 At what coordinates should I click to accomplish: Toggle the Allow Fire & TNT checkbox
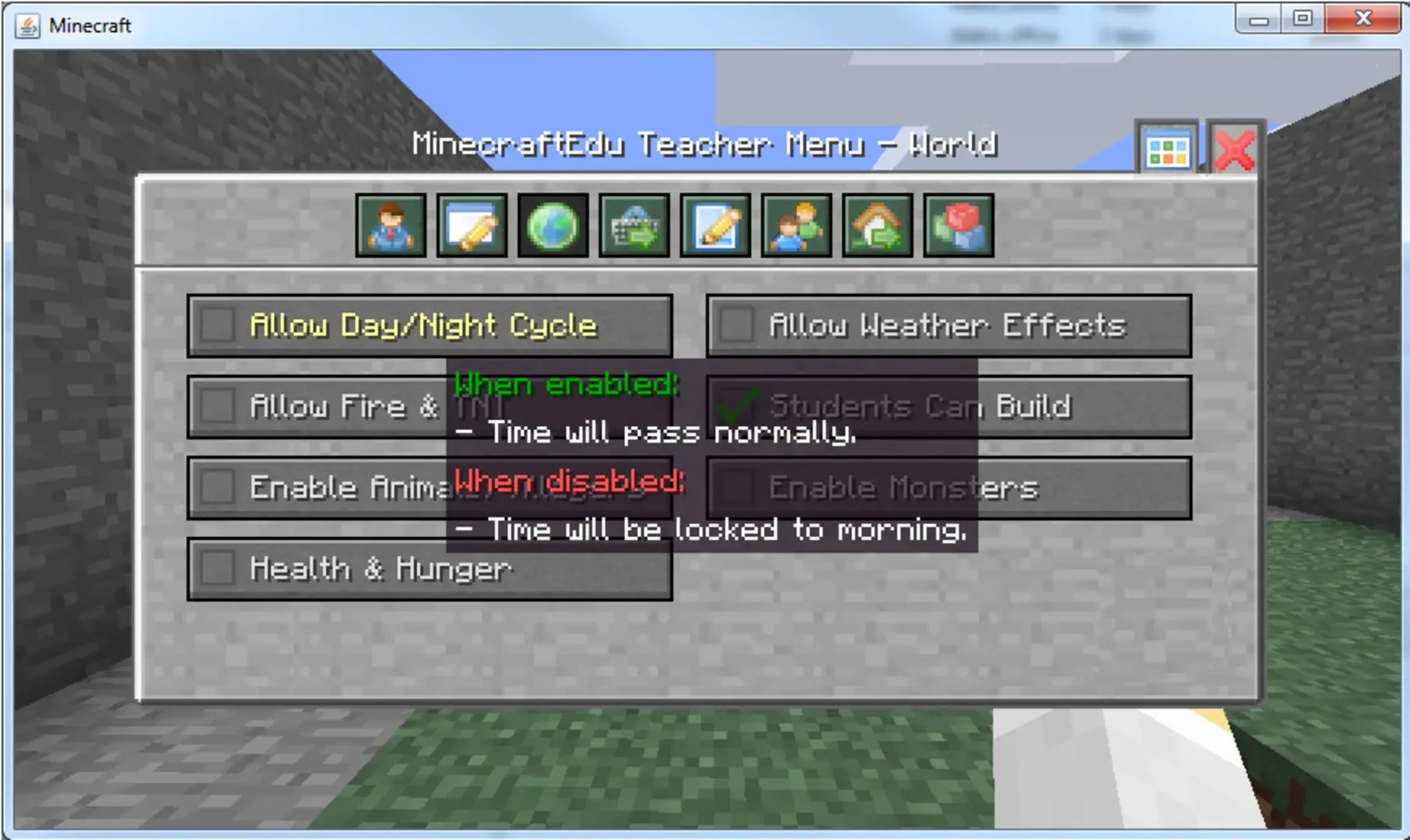pyautogui.click(x=219, y=407)
